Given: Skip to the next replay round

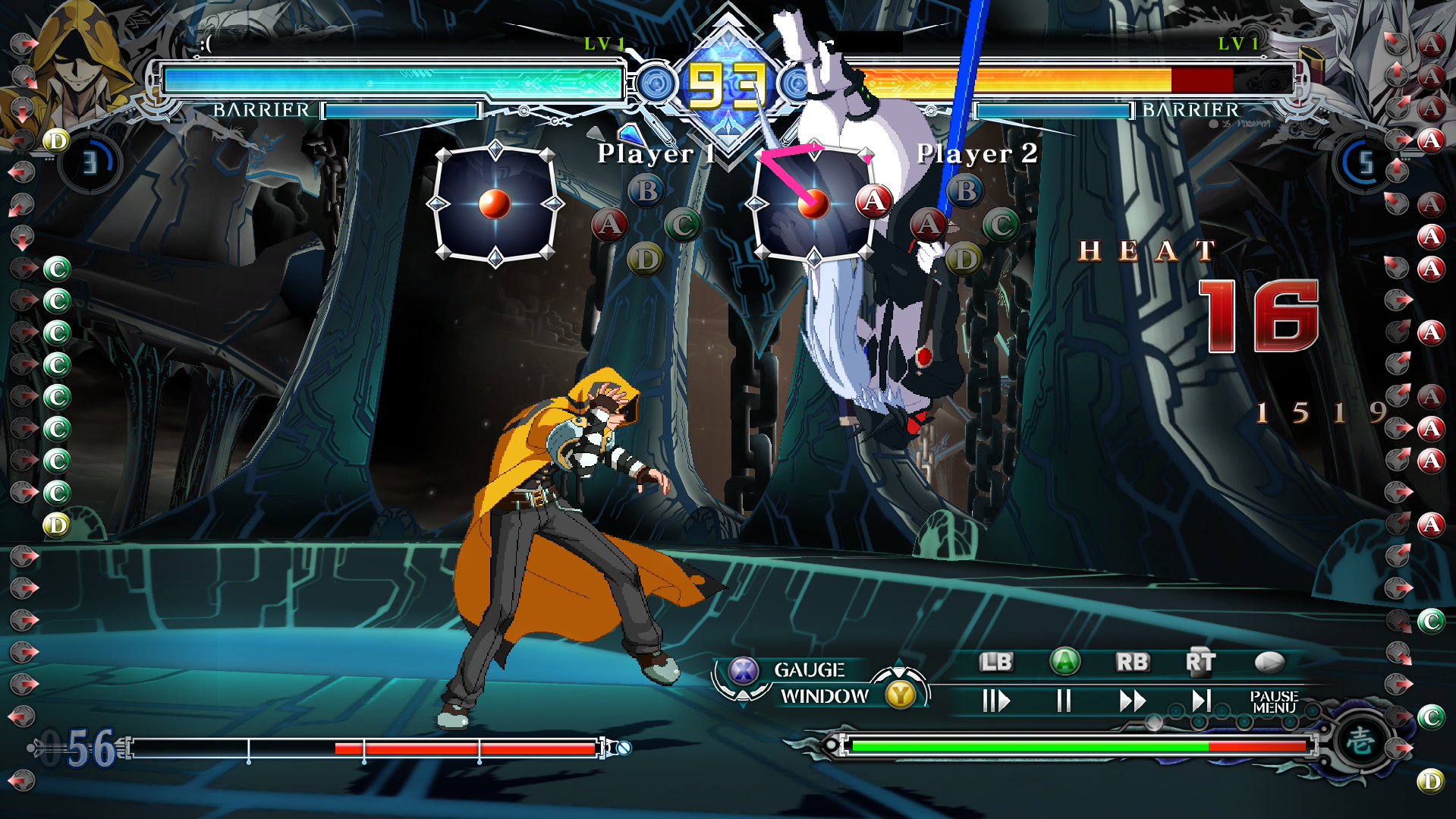Looking at the screenshot, I should [x=1200, y=700].
